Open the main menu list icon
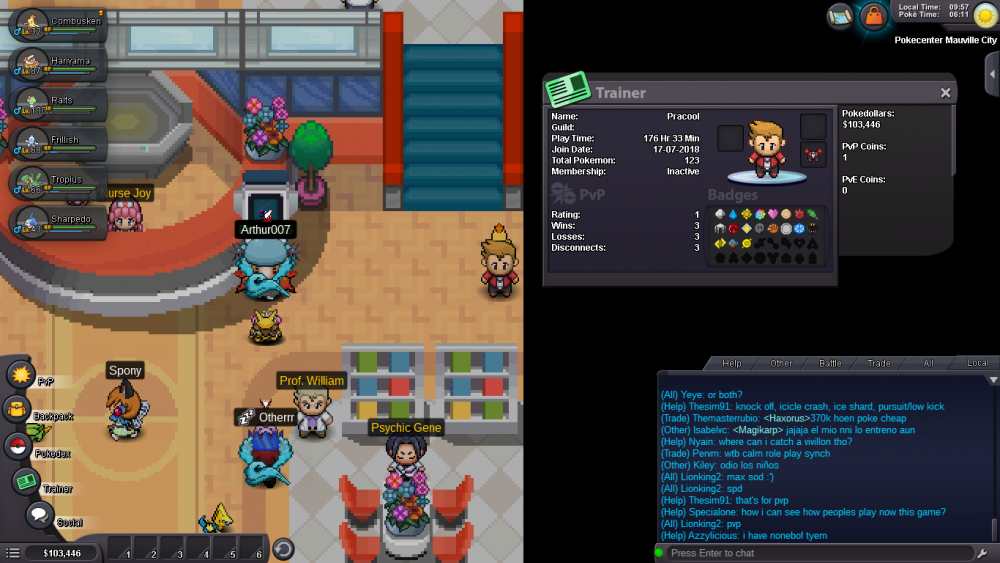Image resolution: width=1000 pixels, height=563 pixels. (x=12, y=552)
